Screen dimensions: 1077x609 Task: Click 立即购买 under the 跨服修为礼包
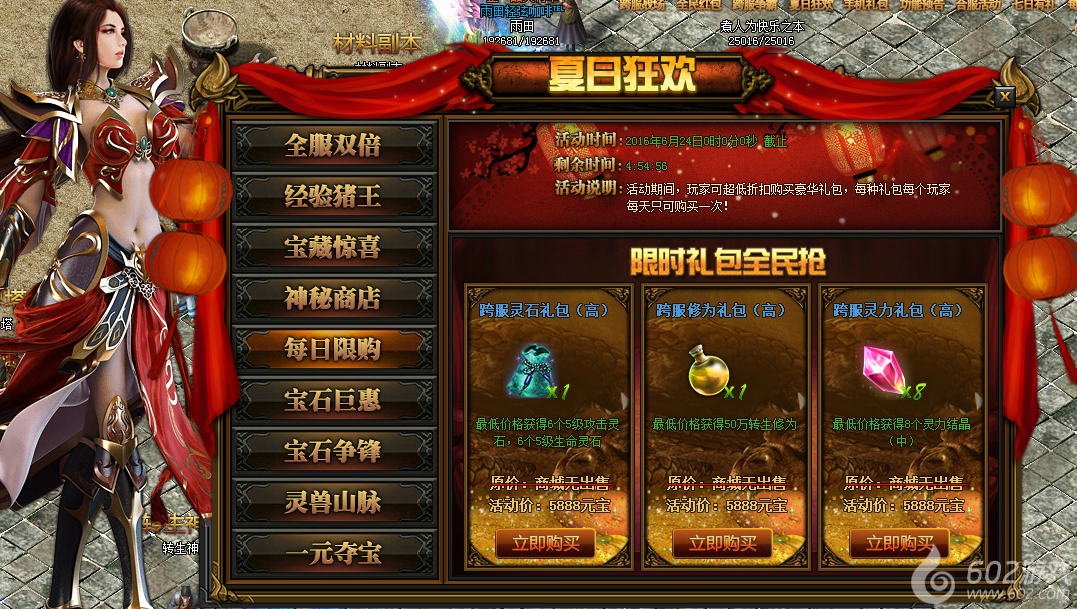tap(722, 544)
